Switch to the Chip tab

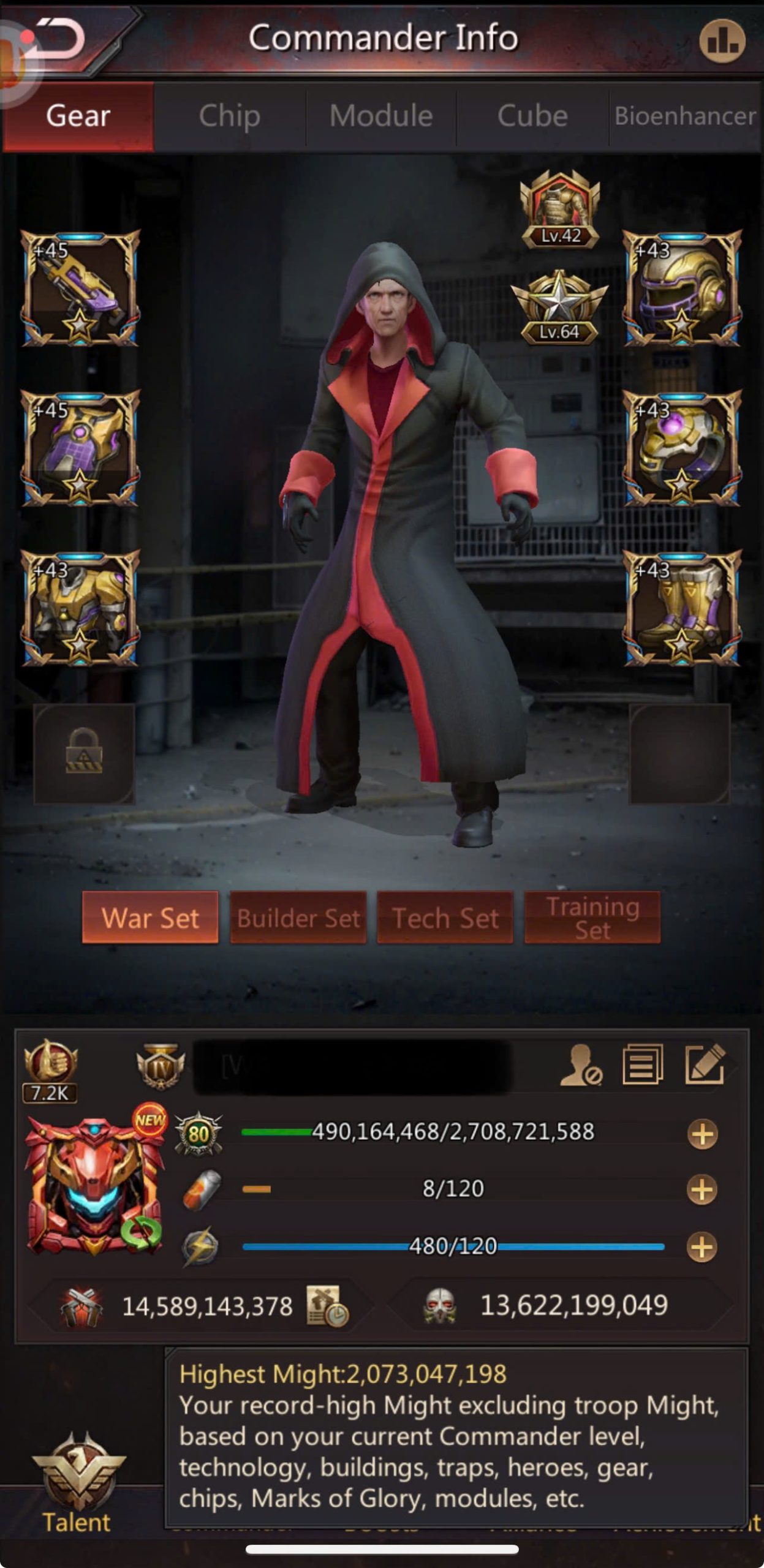pos(229,116)
